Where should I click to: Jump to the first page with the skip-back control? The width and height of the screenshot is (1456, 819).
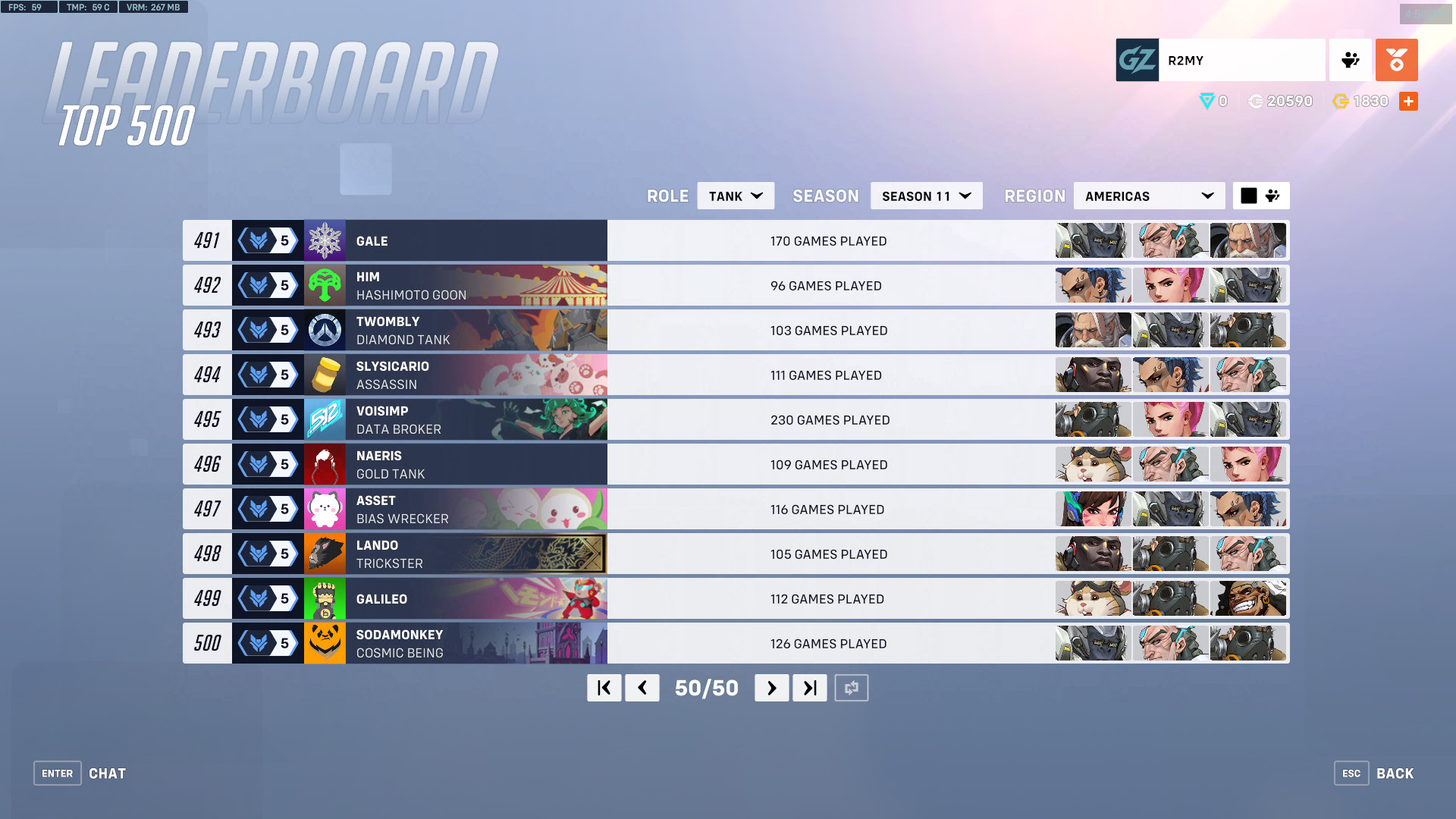604,688
